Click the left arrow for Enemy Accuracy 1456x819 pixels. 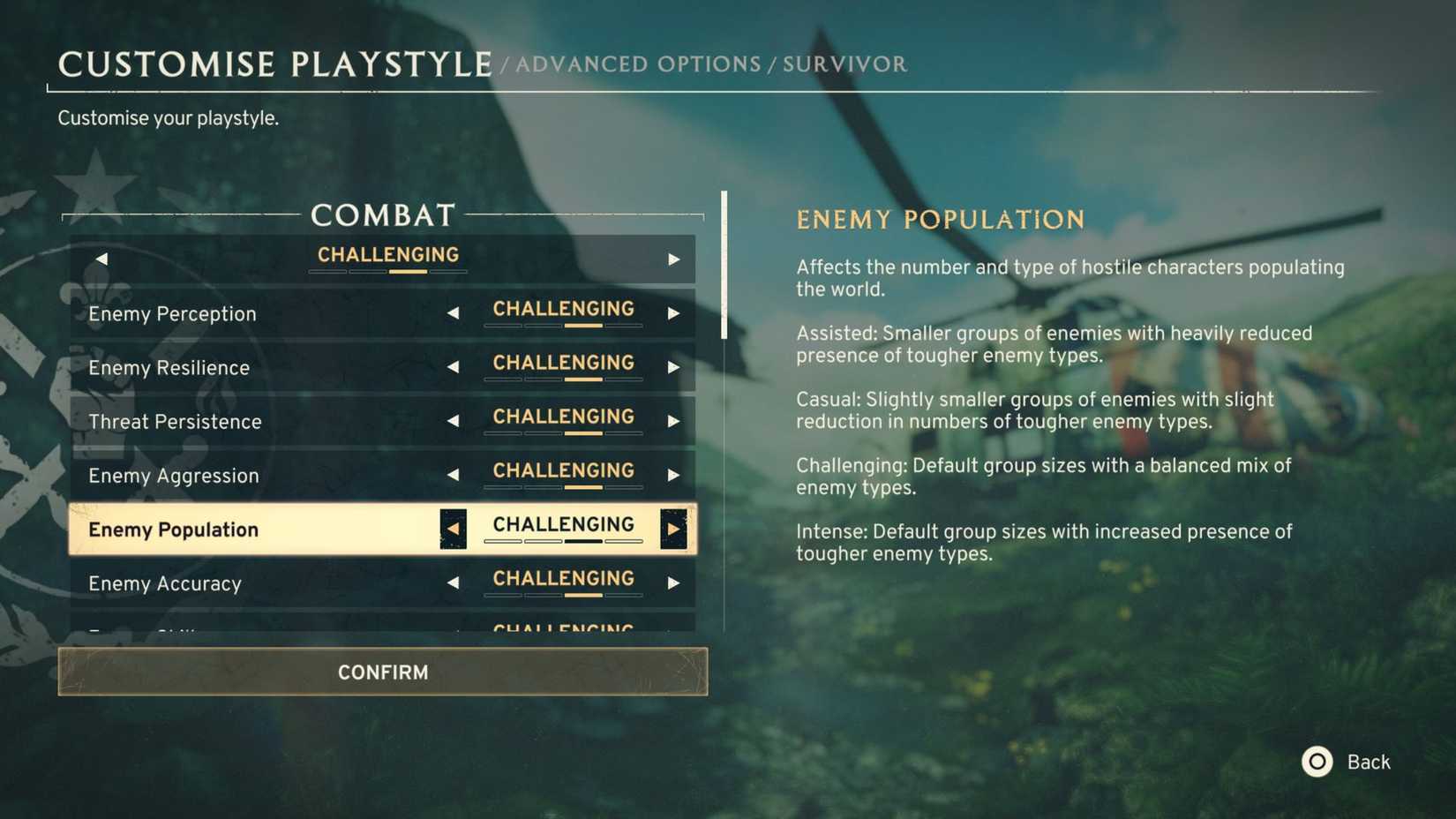(454, 583)
